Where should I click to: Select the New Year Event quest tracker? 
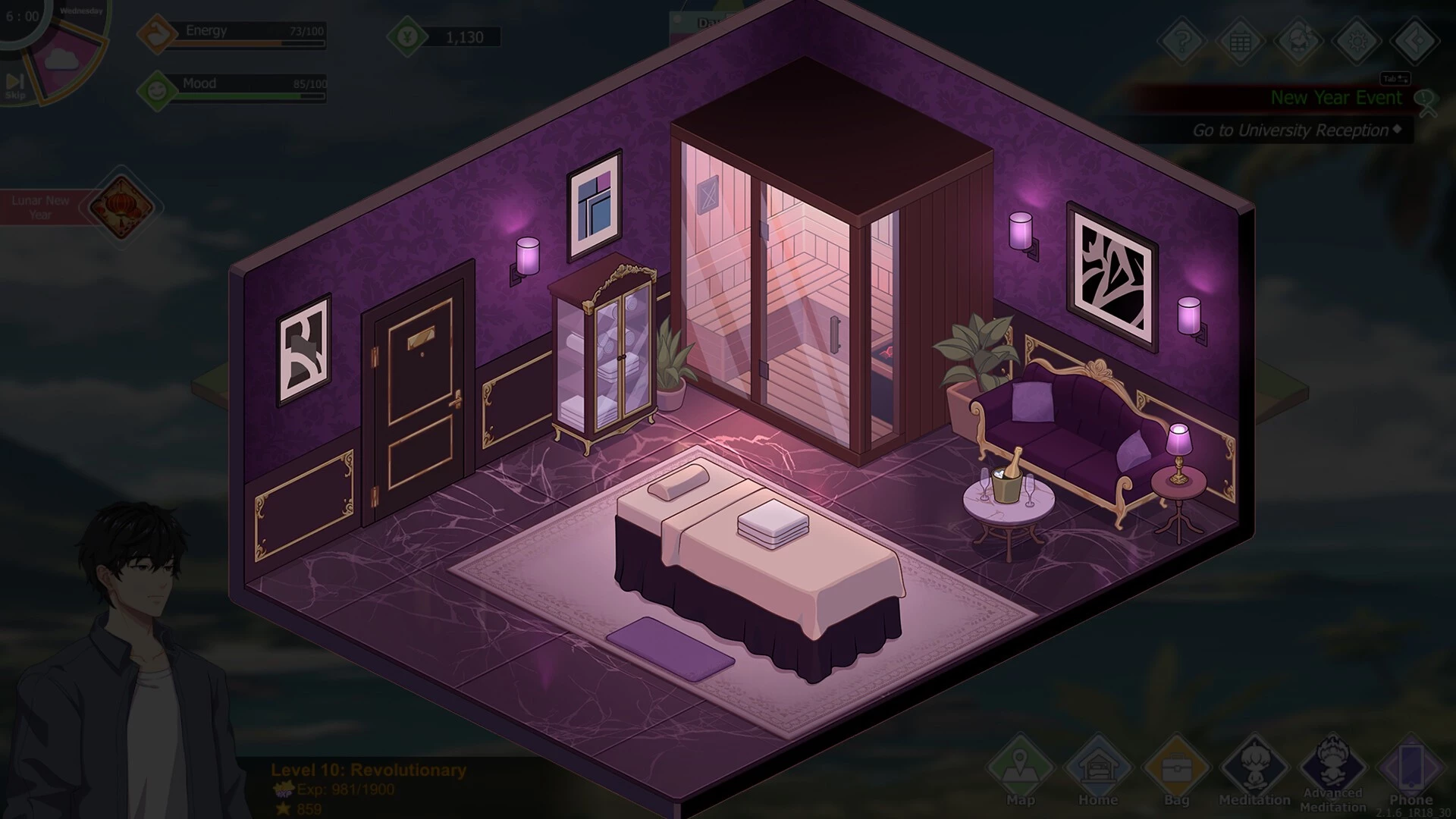[1335, 98]
